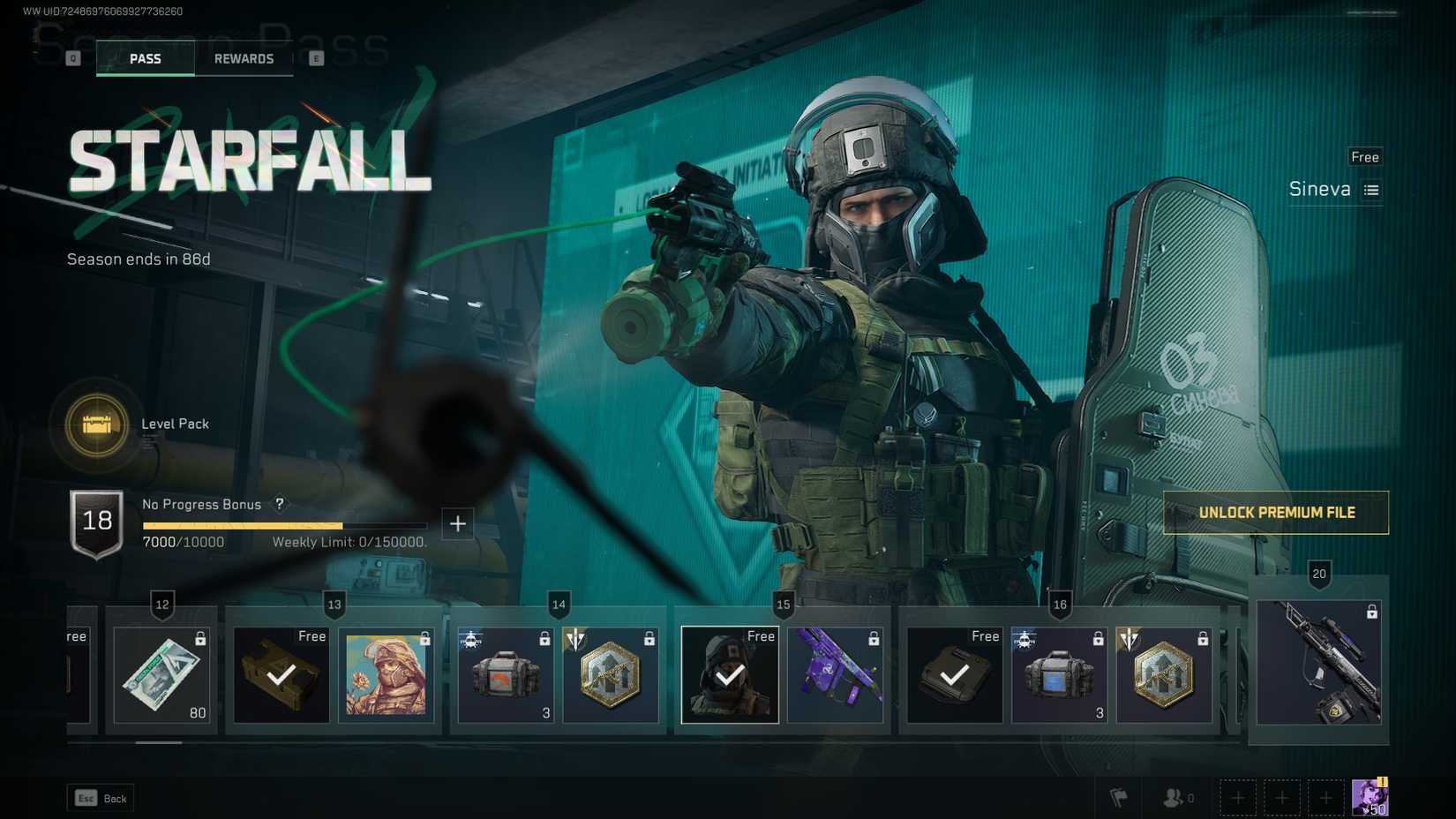Select the level 18 shield badge
This screenshot has width=1456, height=819.
point(98,521)
